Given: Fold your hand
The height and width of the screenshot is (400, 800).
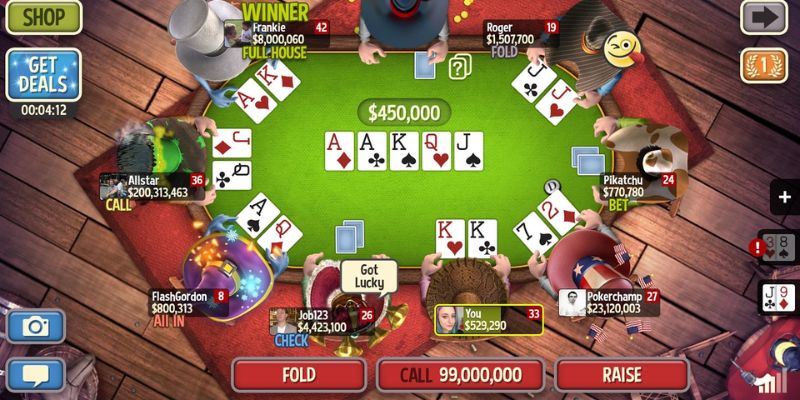Looking at the screenshot, I should (x=299, y=375).
